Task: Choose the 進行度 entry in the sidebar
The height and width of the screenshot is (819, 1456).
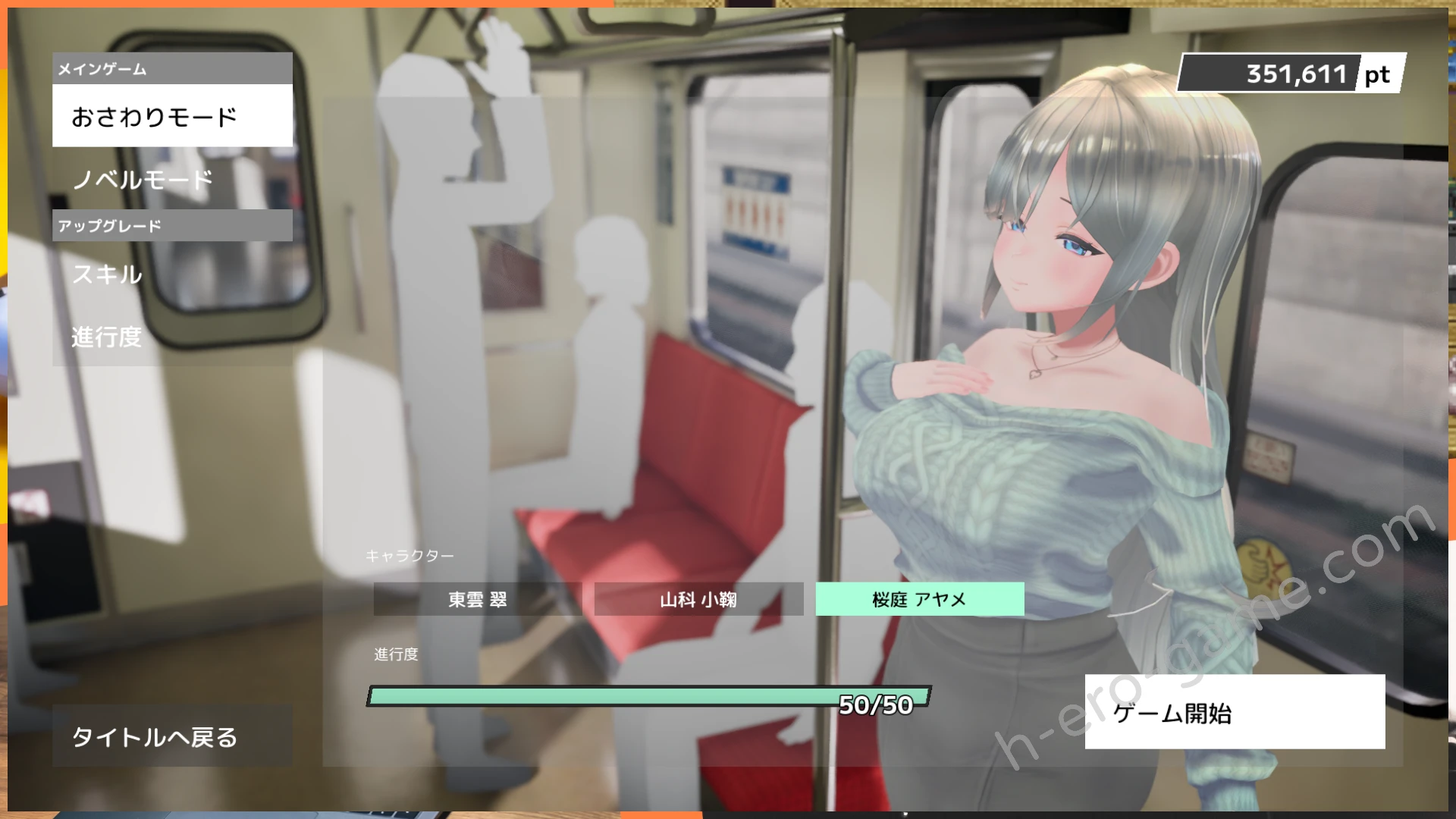Action: click(172, 337)
